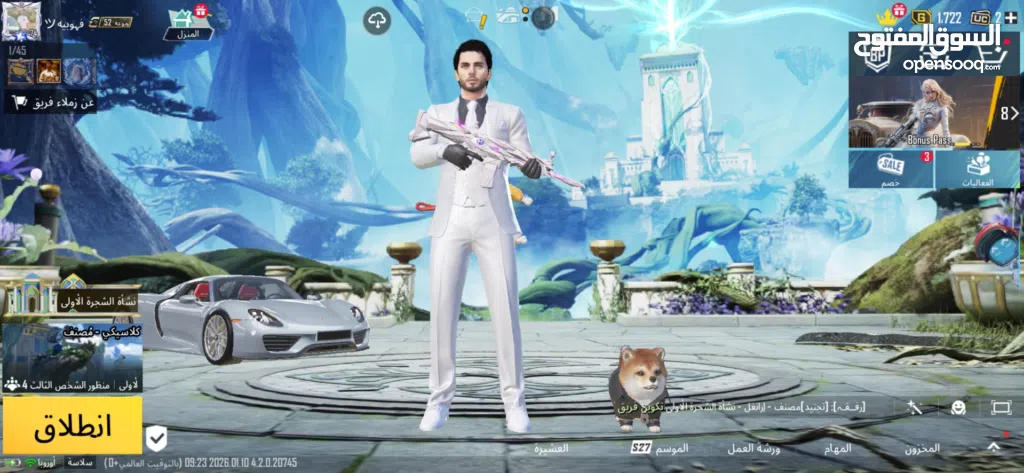Open the SALE discount shop

point(891,168)
